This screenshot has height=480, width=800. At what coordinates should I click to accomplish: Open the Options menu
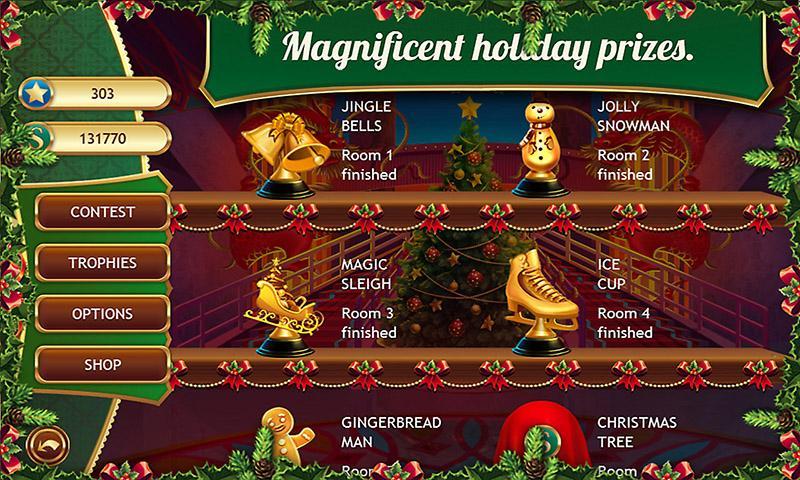(102, 314)
